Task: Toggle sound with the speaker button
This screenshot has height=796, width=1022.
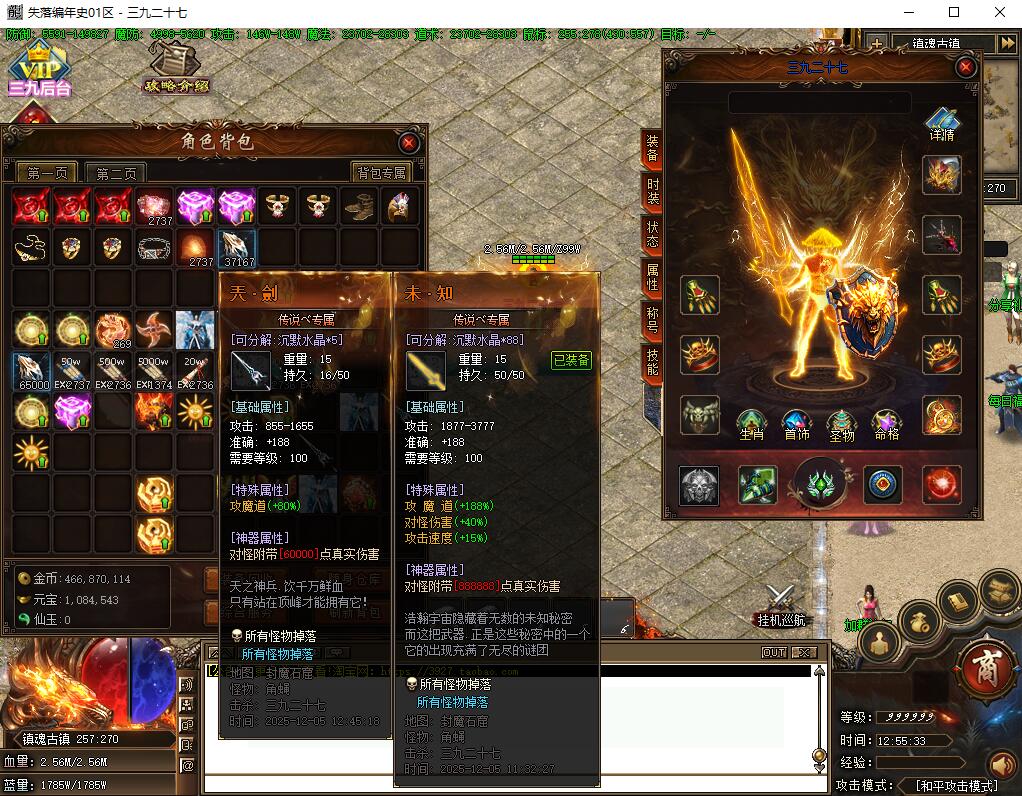Action: pyautogui.click(x=1002, y=766)
